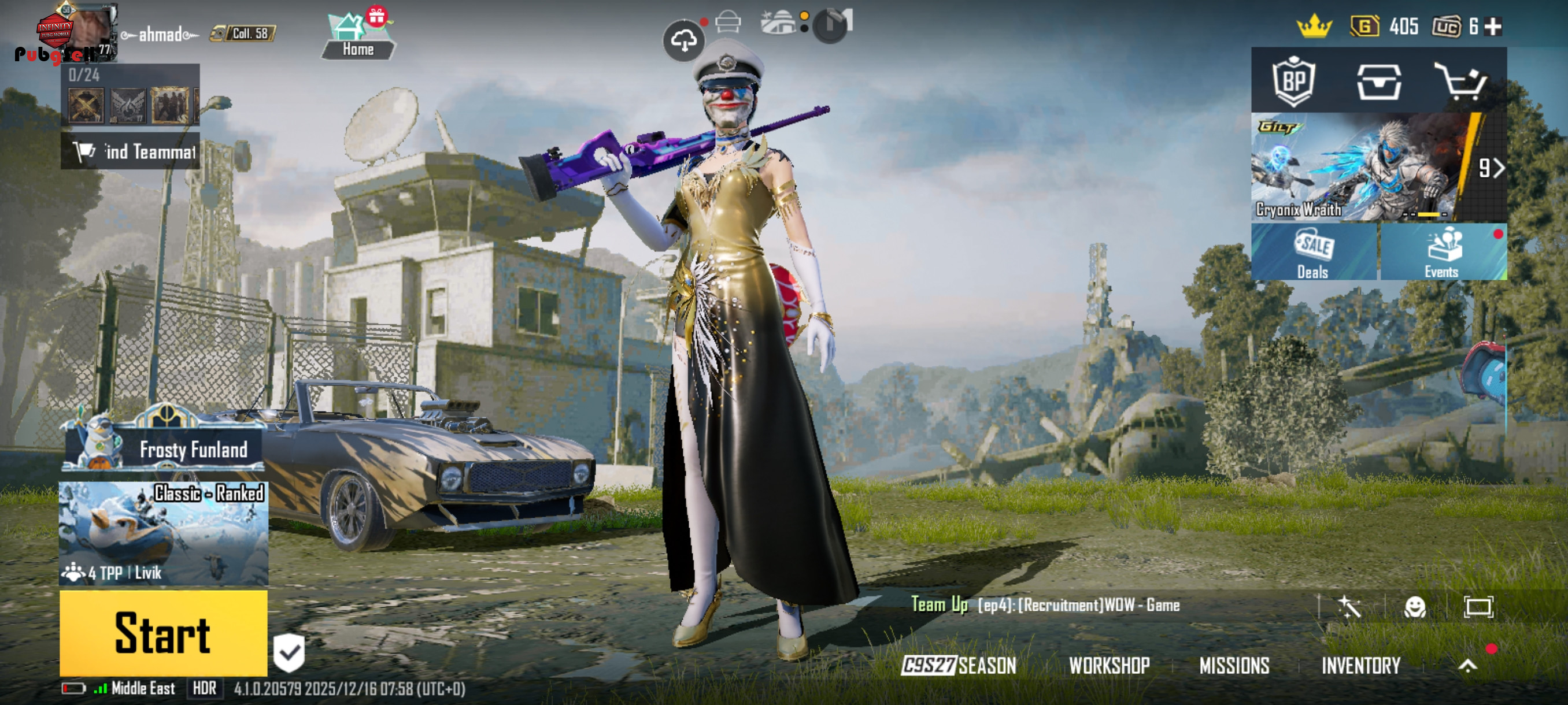Open the Inventory menu
The height and width of the screenshot is (705, 1568).
pos(1361,666)
